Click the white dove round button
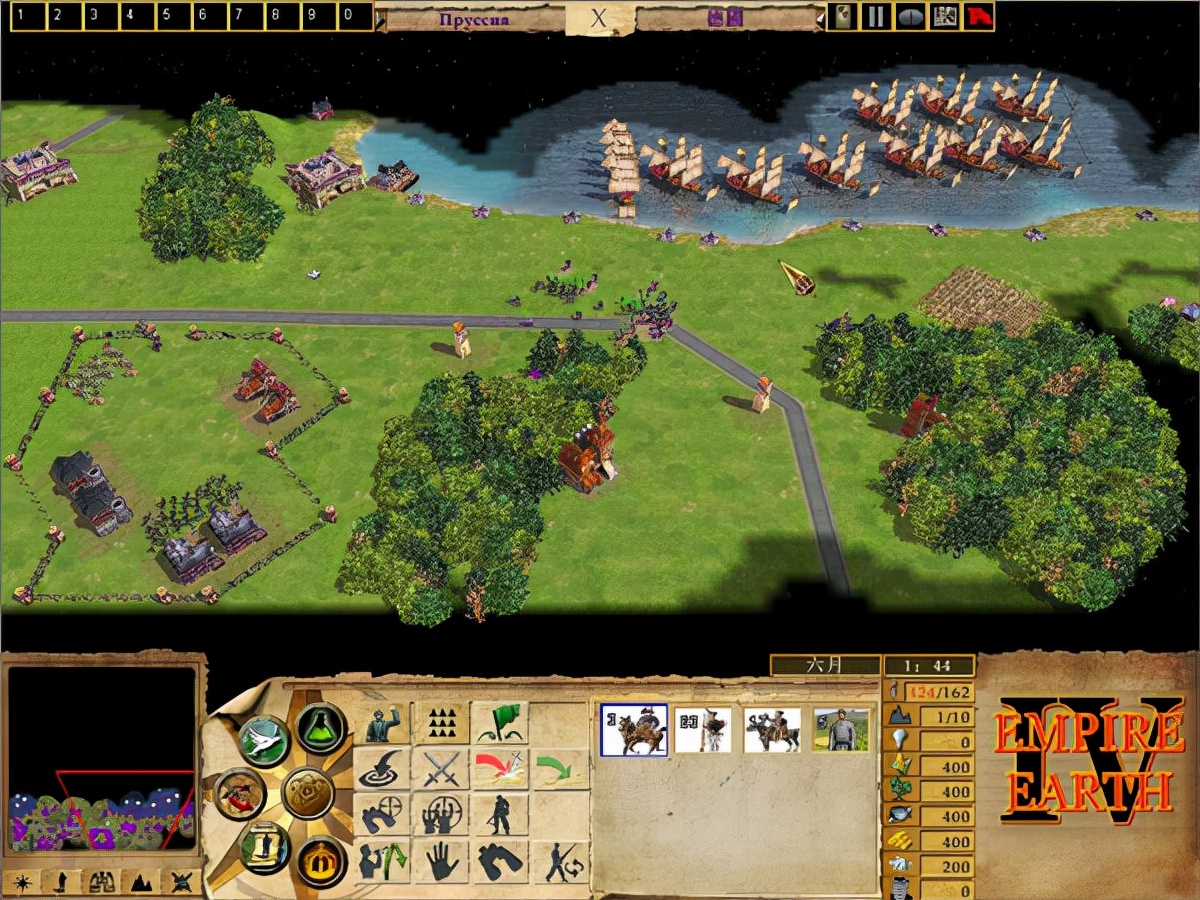This screenshot has height=900, width=1200. pos(264,741)
